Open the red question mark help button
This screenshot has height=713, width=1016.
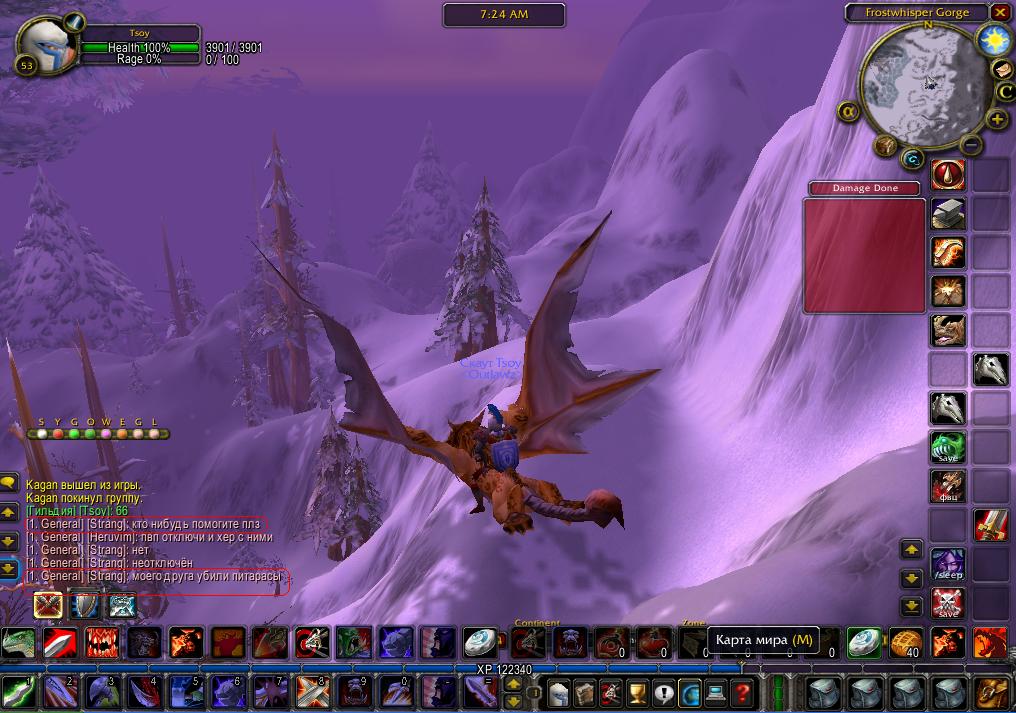coord(741,691)
